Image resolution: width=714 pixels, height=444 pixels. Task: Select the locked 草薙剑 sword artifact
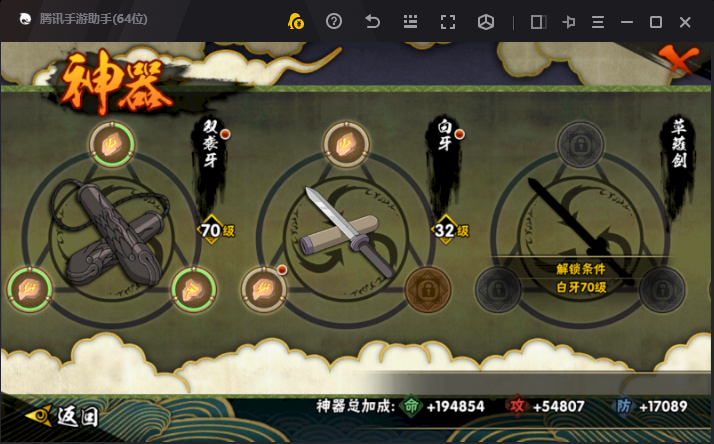click(580, 225)
